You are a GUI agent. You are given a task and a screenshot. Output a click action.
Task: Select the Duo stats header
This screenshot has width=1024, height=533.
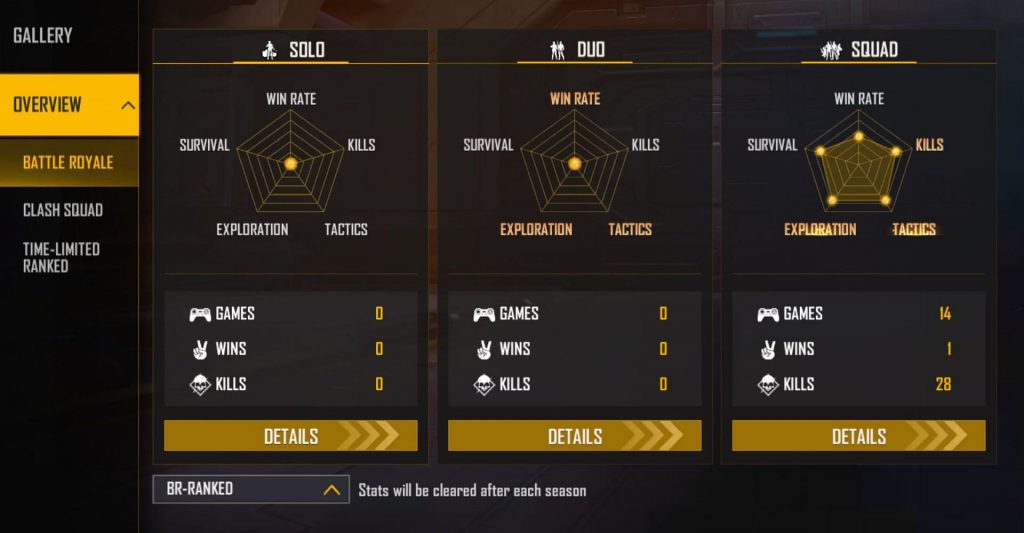575,50
